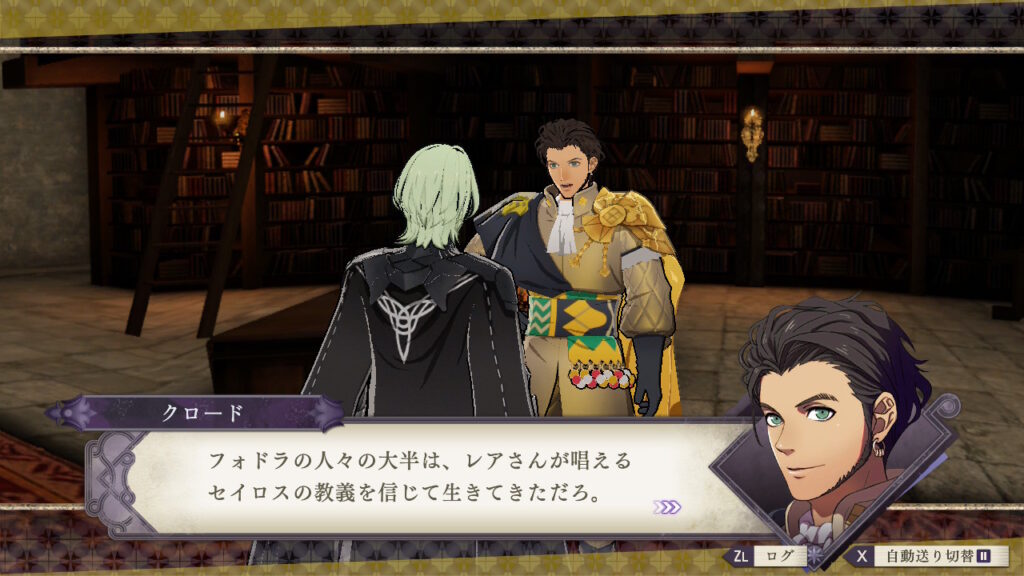Open the ログ dialogue log
1024x576 pixels.
click(772, 555)
